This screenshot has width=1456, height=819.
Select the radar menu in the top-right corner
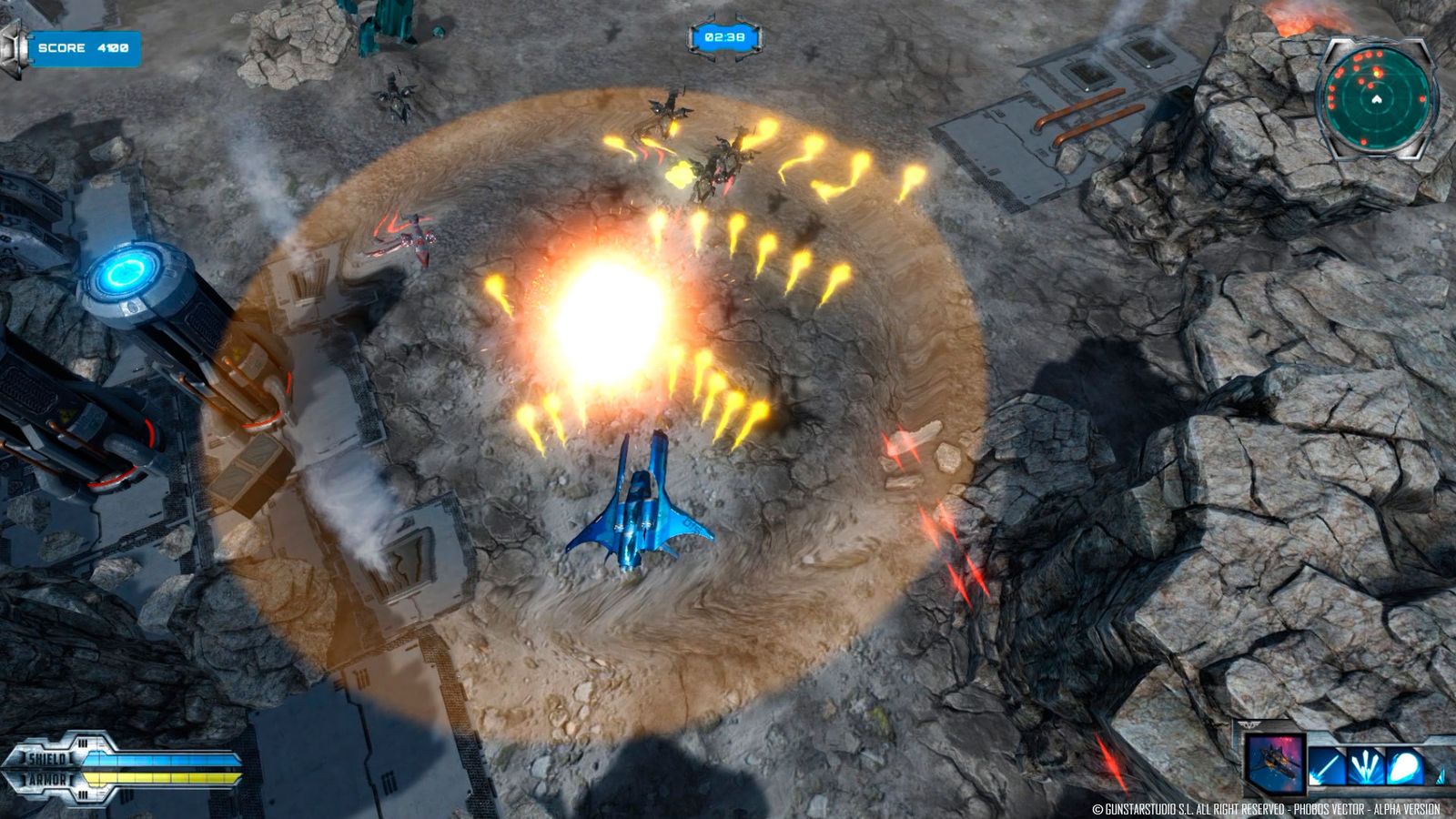tap(1377, 96)
